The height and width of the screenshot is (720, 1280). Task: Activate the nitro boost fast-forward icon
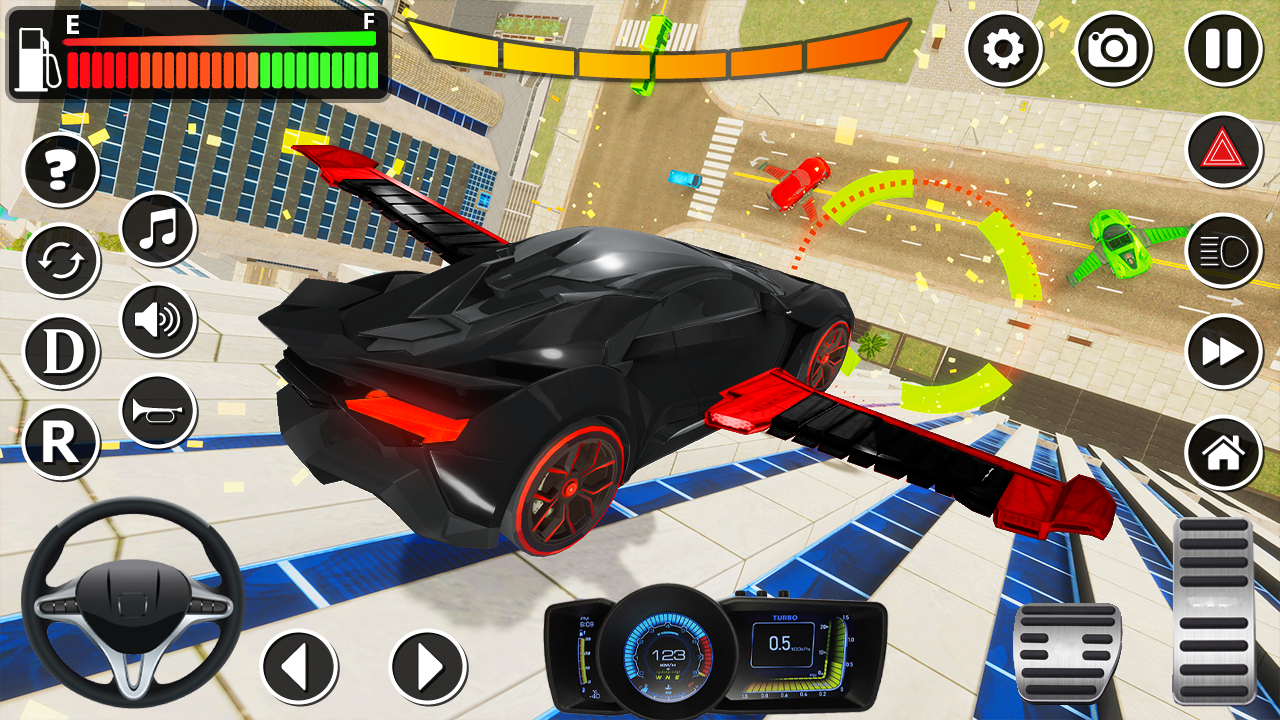[x=1222, y=350]
